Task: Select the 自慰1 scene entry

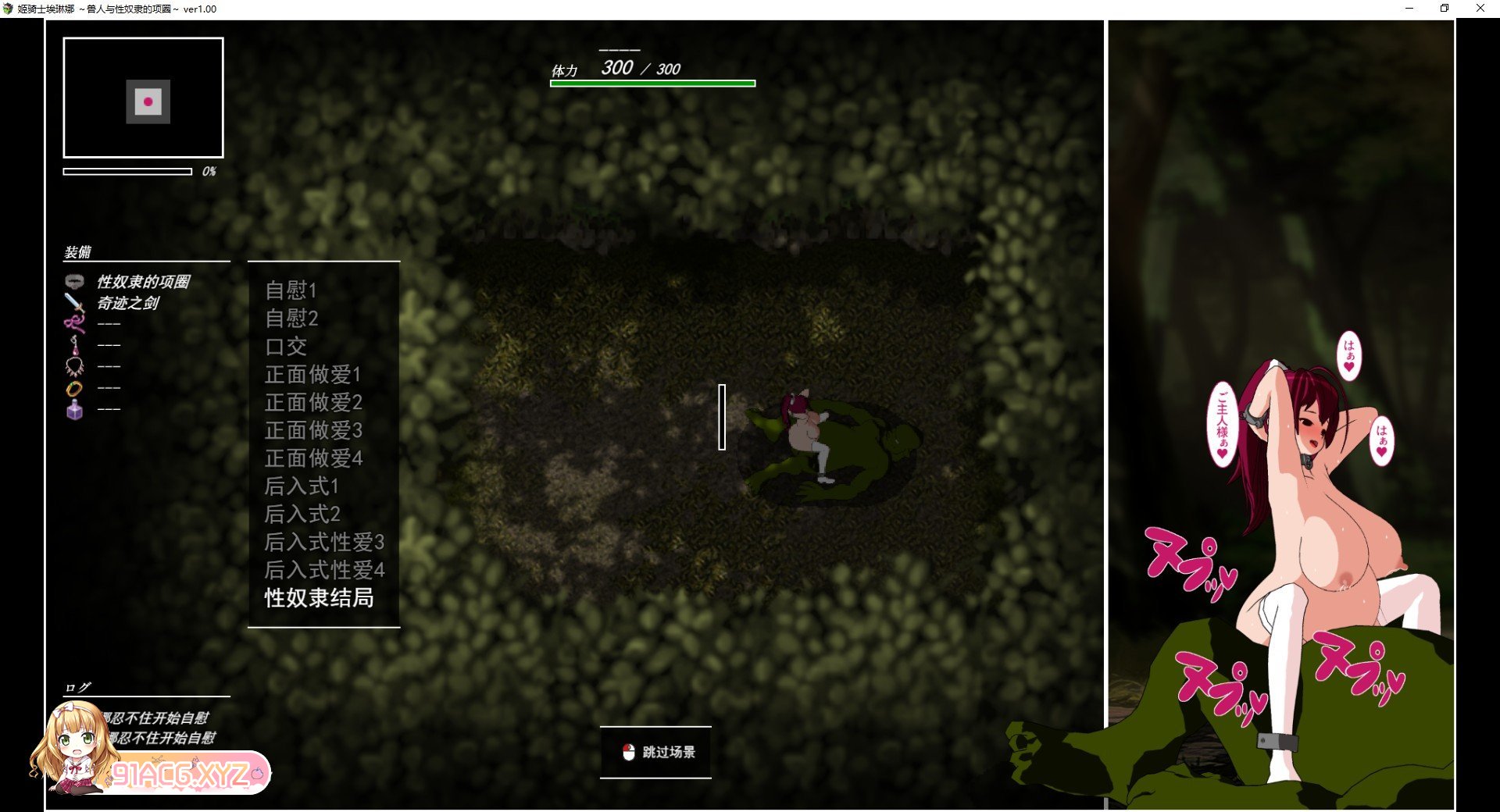Action: point(291,290)
